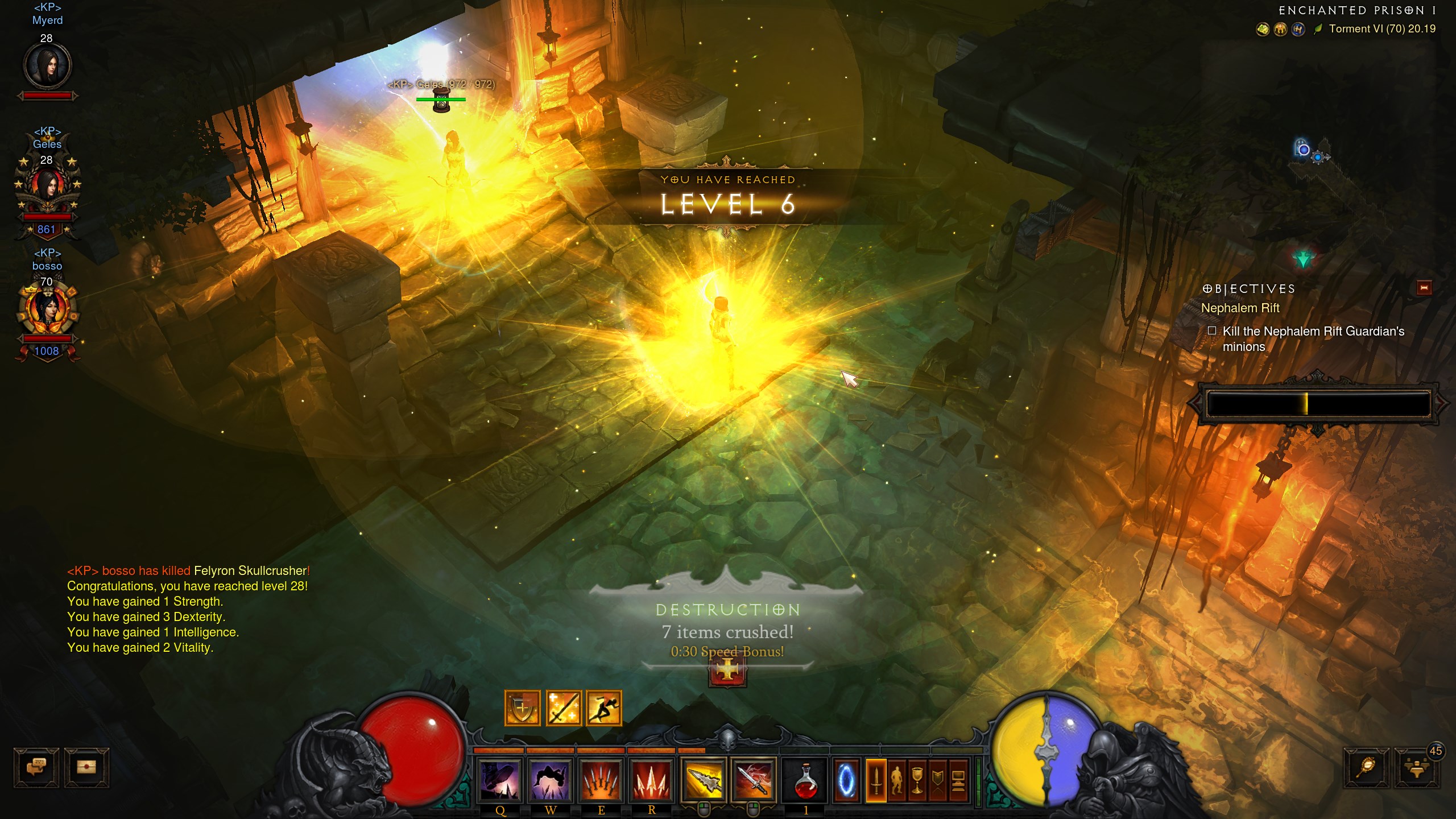Select Myerd's party portrait
1456x819 pixels.
point(47,65)
